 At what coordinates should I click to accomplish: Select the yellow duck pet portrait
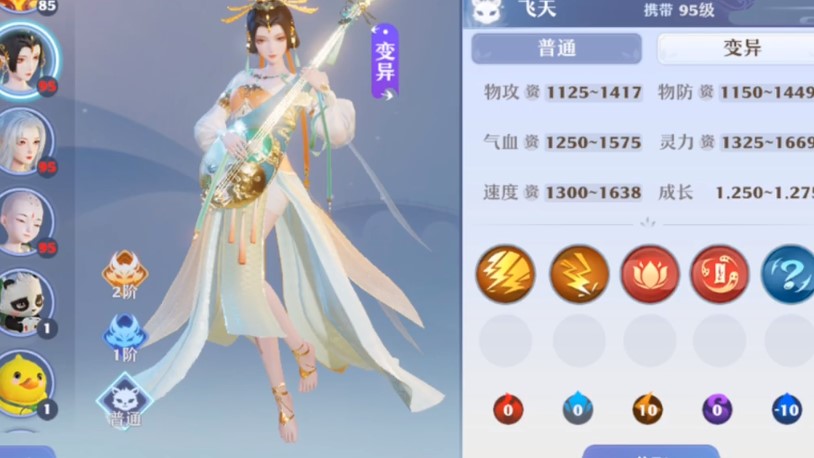(26, 382)
